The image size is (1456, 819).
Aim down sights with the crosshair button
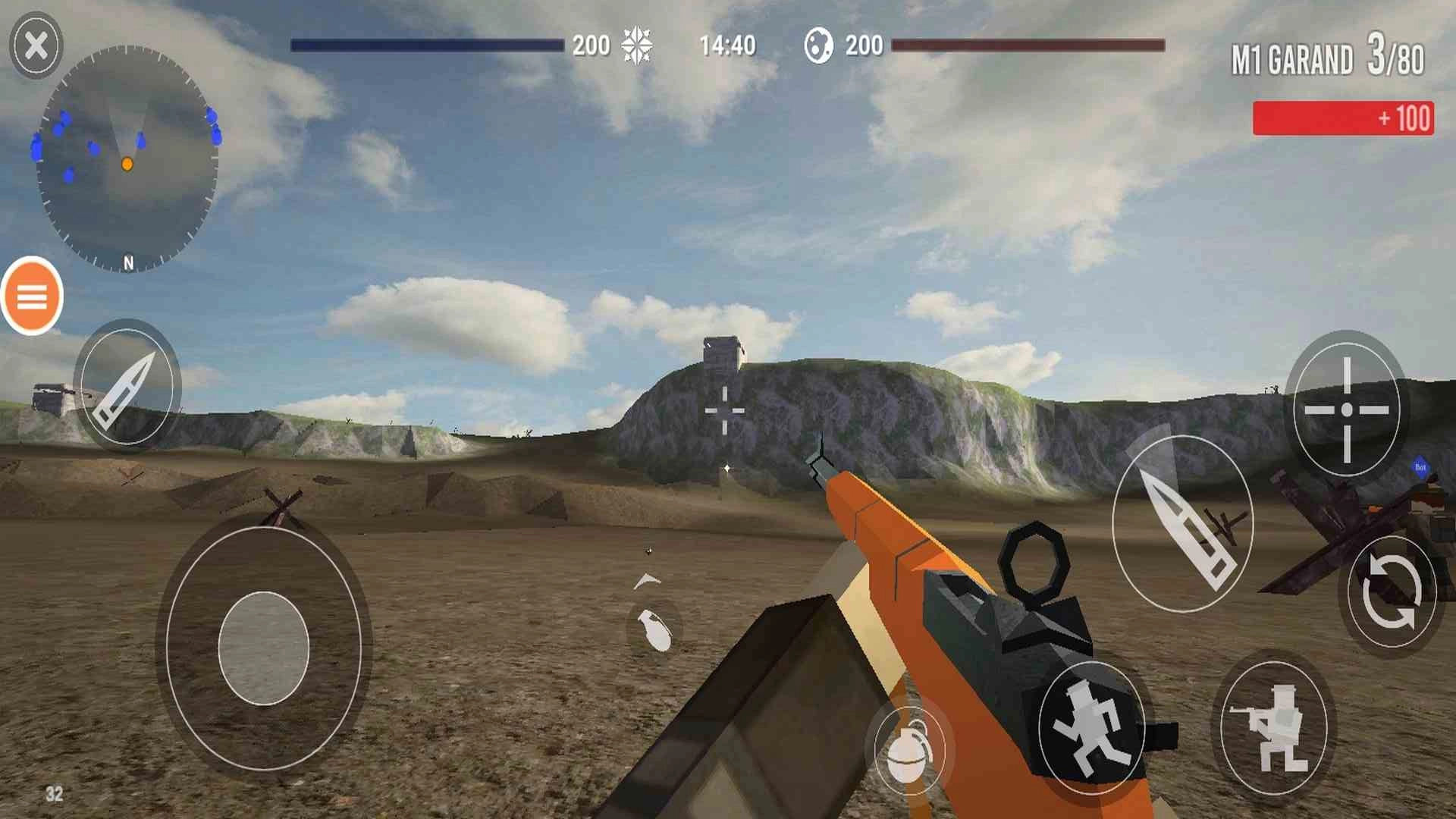[x=1347, y=409]
